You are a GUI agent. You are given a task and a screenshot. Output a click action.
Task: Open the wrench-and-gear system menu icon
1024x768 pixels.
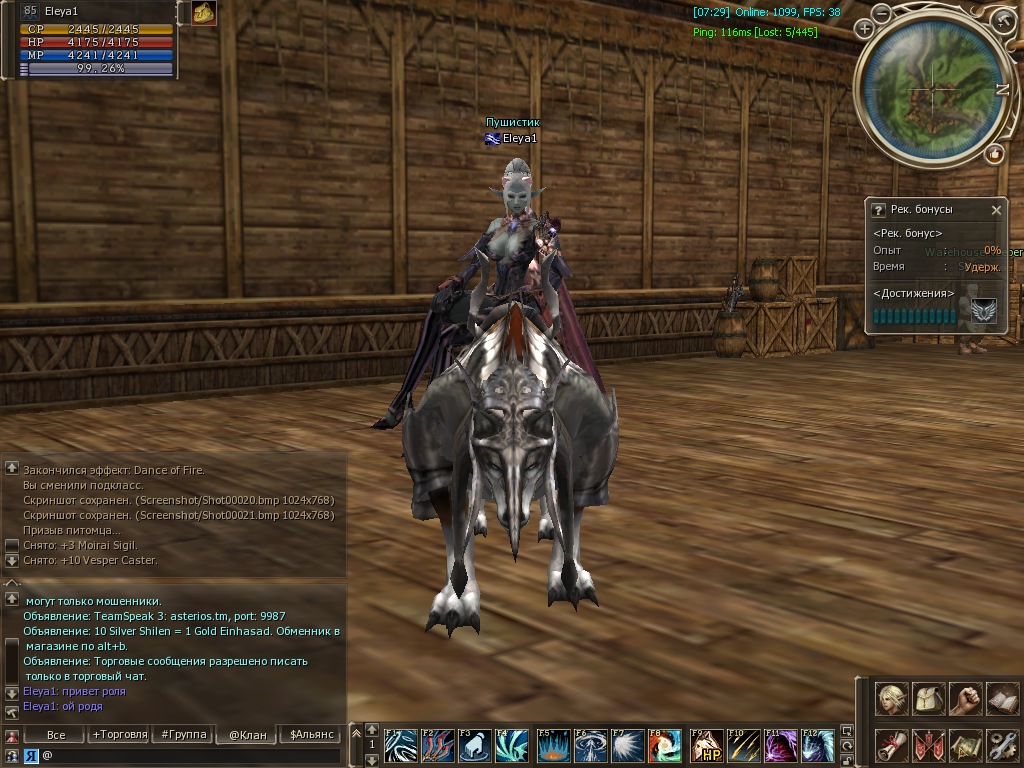tap(1002, 746)
